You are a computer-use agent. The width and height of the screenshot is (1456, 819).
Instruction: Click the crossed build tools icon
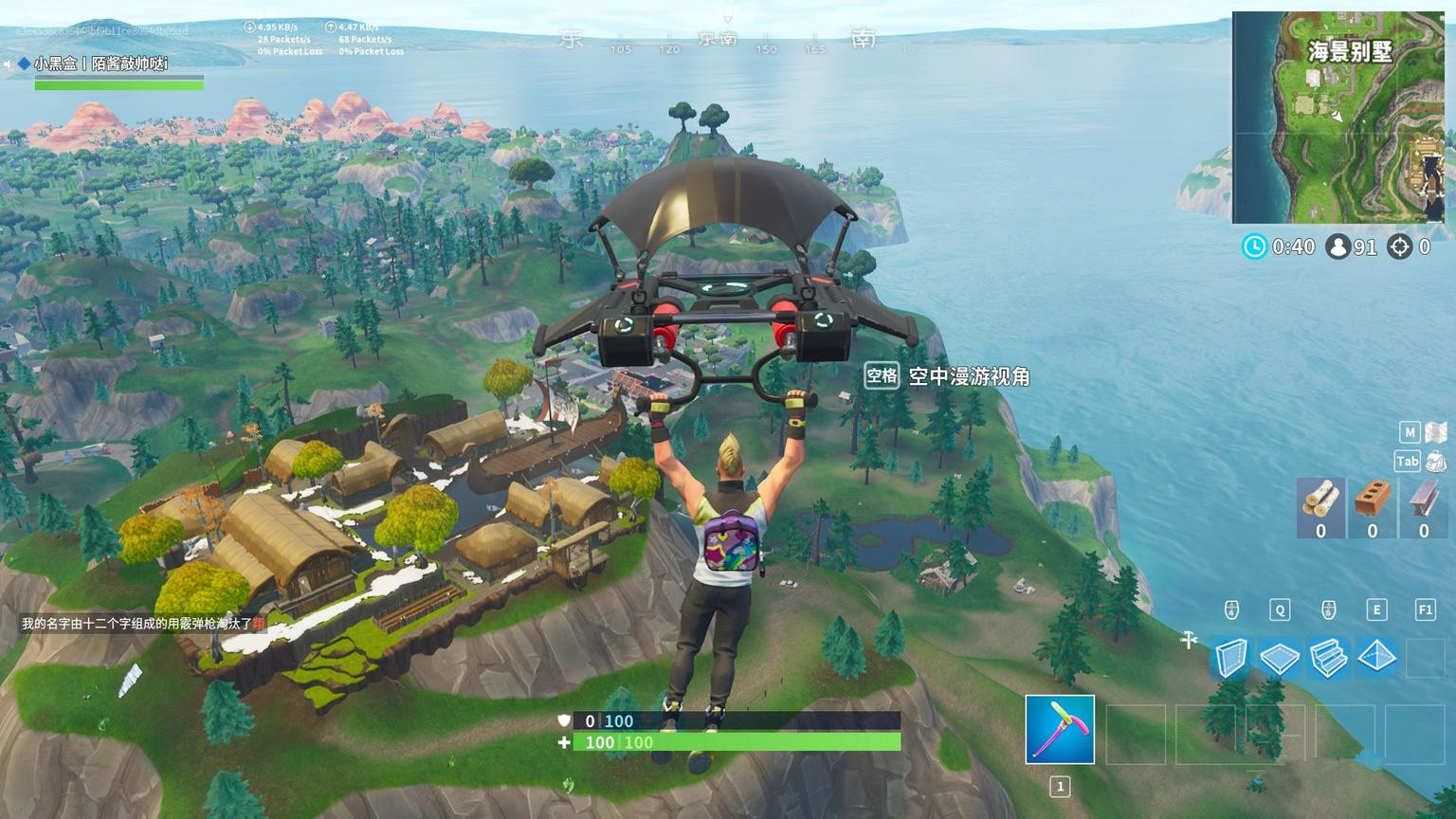click(1190, 641)
